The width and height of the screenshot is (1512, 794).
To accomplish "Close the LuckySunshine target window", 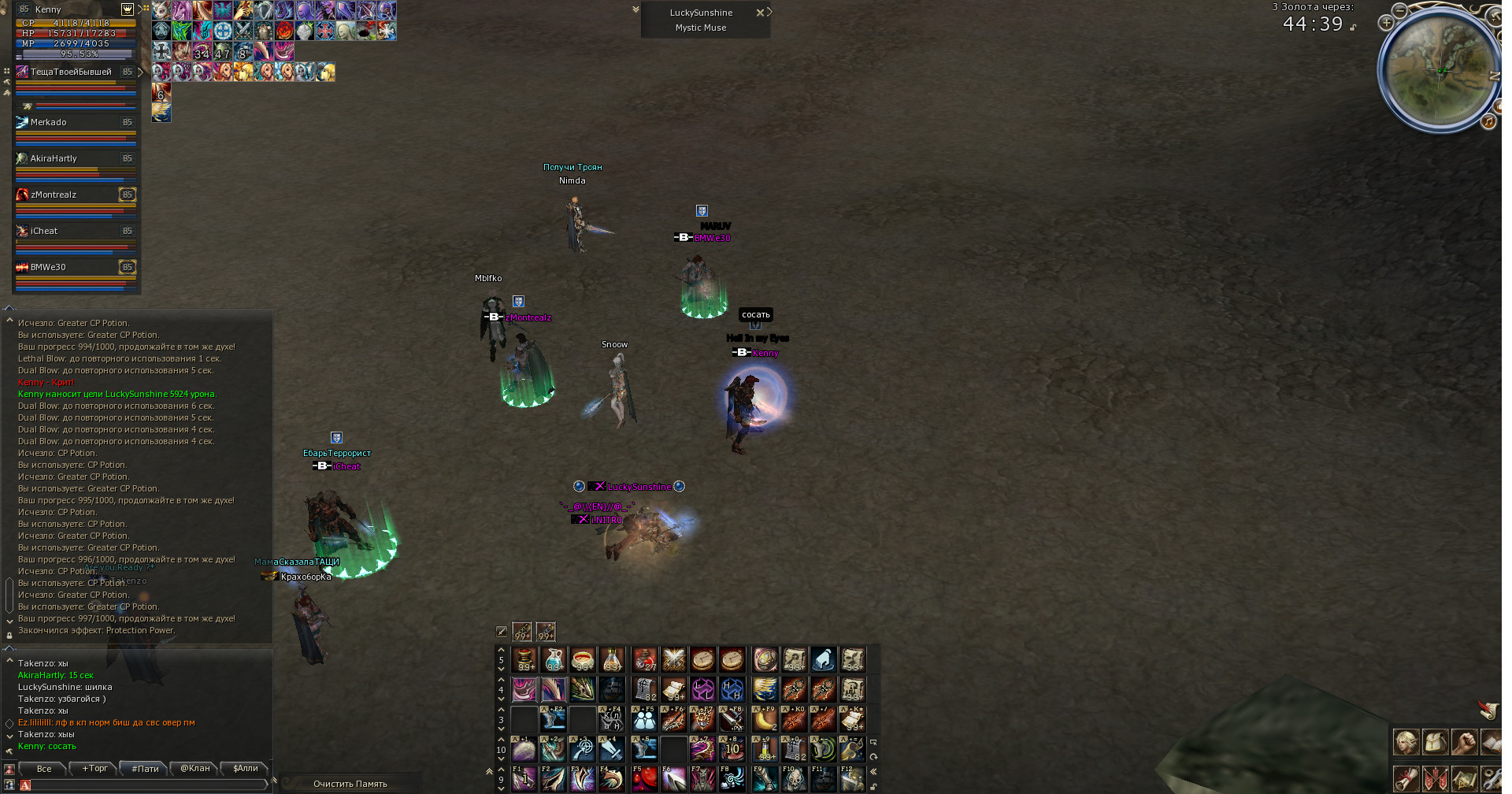I will (x=760, y=13).
